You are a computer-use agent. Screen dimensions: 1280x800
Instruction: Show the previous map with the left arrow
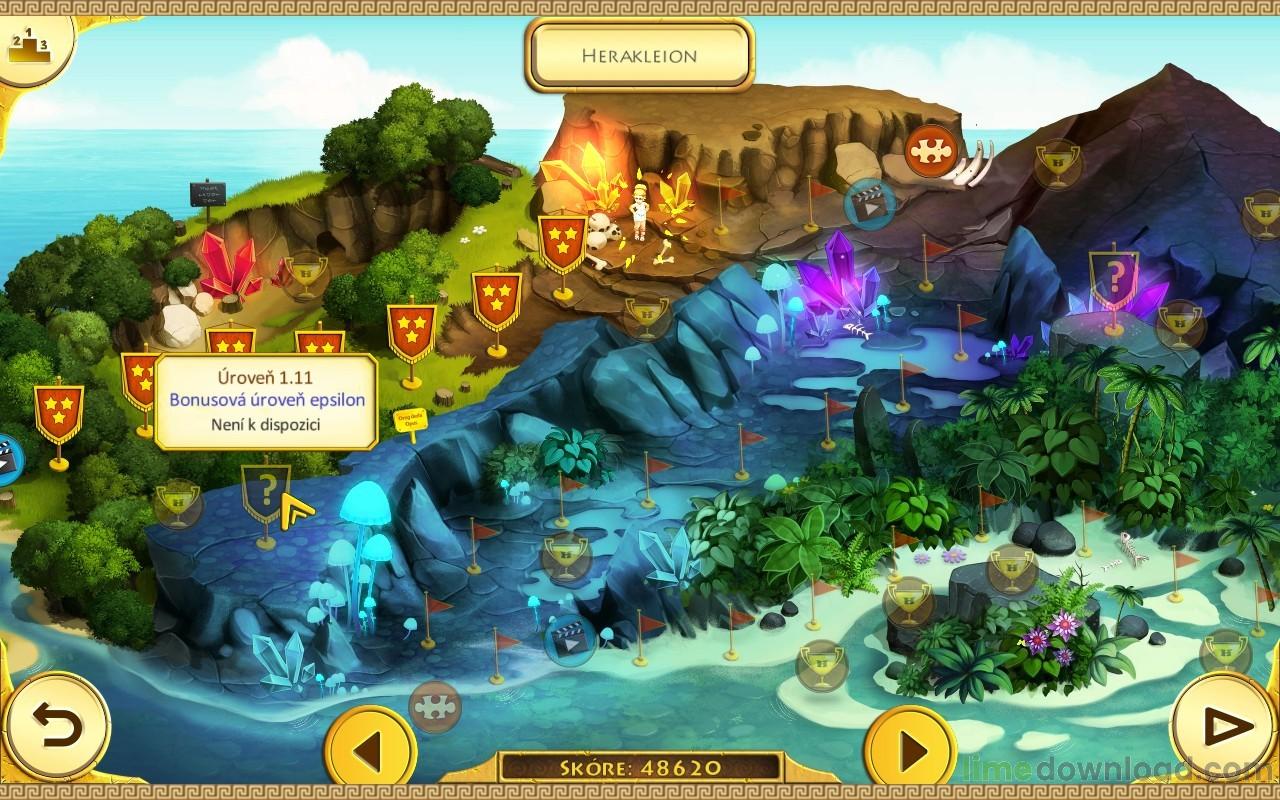tap(371, 752)
